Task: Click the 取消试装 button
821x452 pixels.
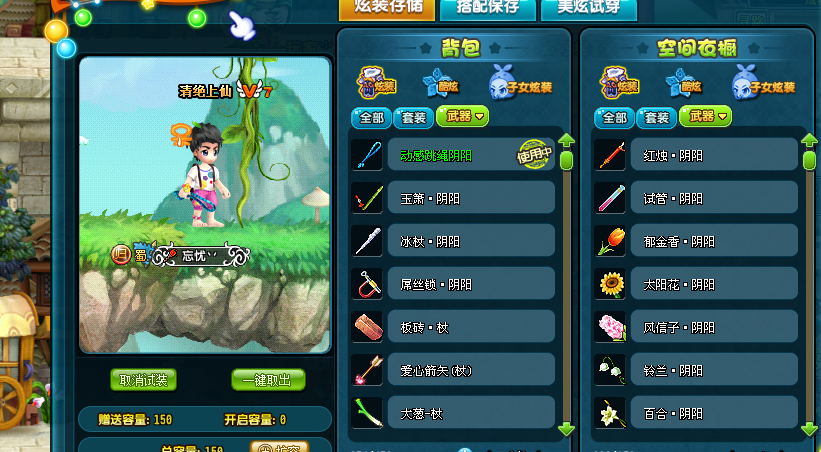Action: pyautogui.click(x=144, y=380)
